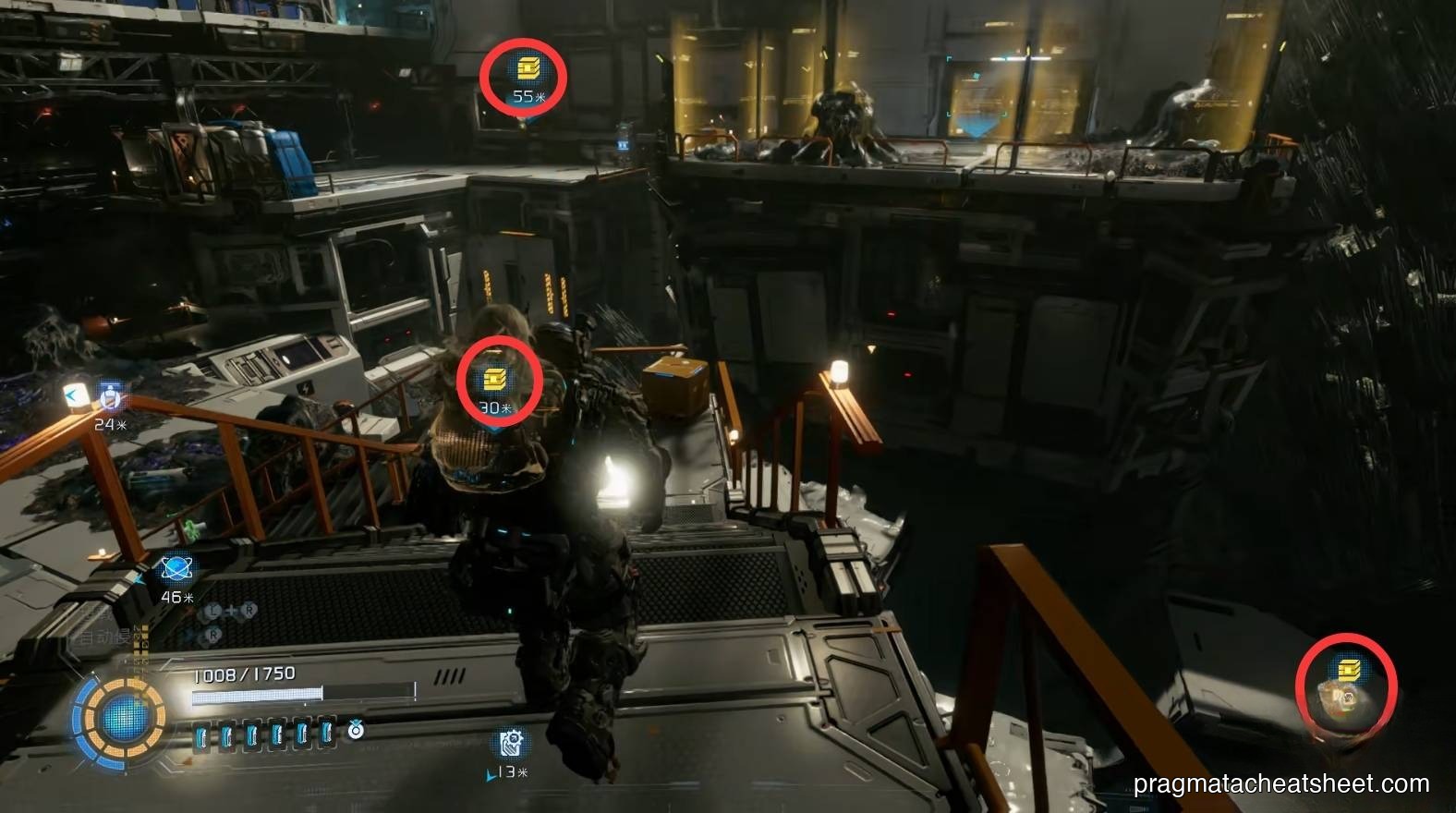Open the pragmatacheatsheet.com watermark link

(x=1281, y=784)
